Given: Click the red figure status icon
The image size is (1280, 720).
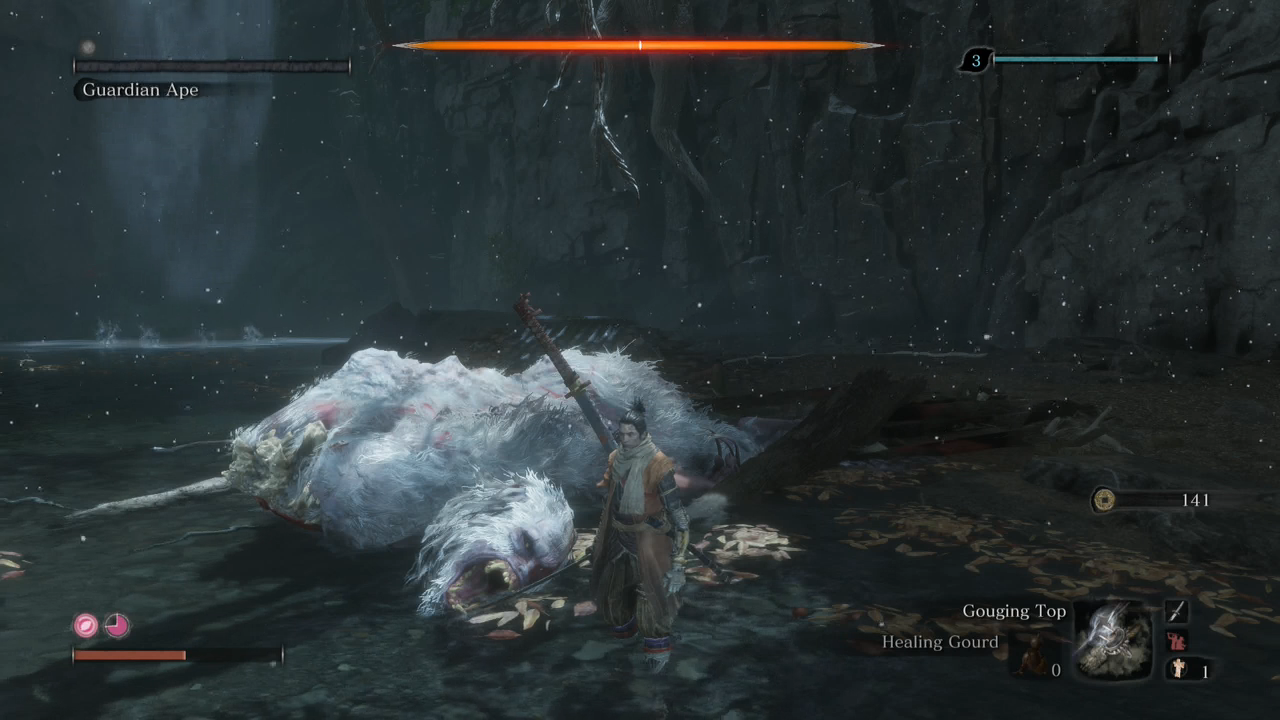Looking at the screenshot, I should [x=1177, y=641].
